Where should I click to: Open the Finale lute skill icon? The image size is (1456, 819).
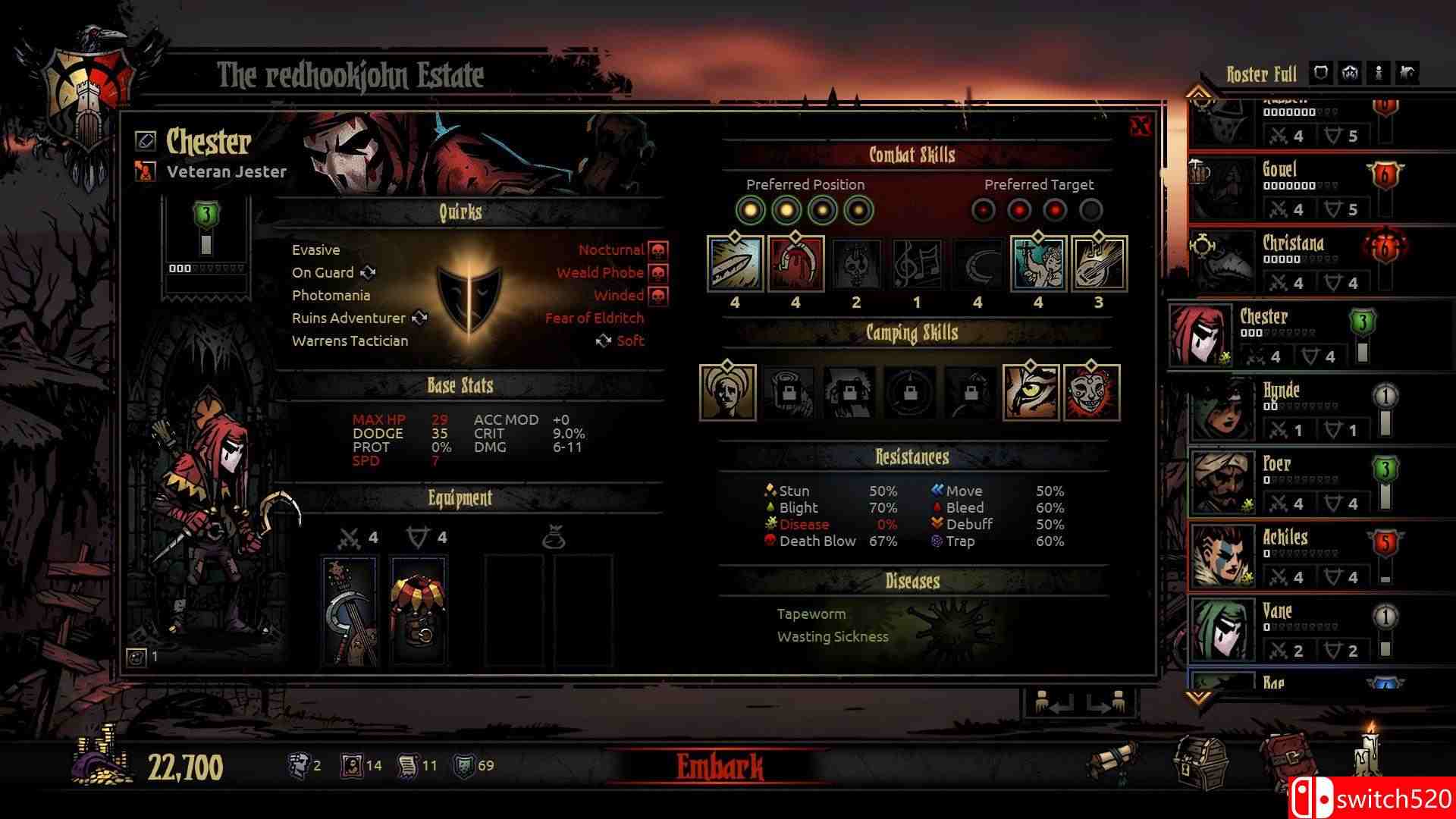click(x=1098, y=265)
